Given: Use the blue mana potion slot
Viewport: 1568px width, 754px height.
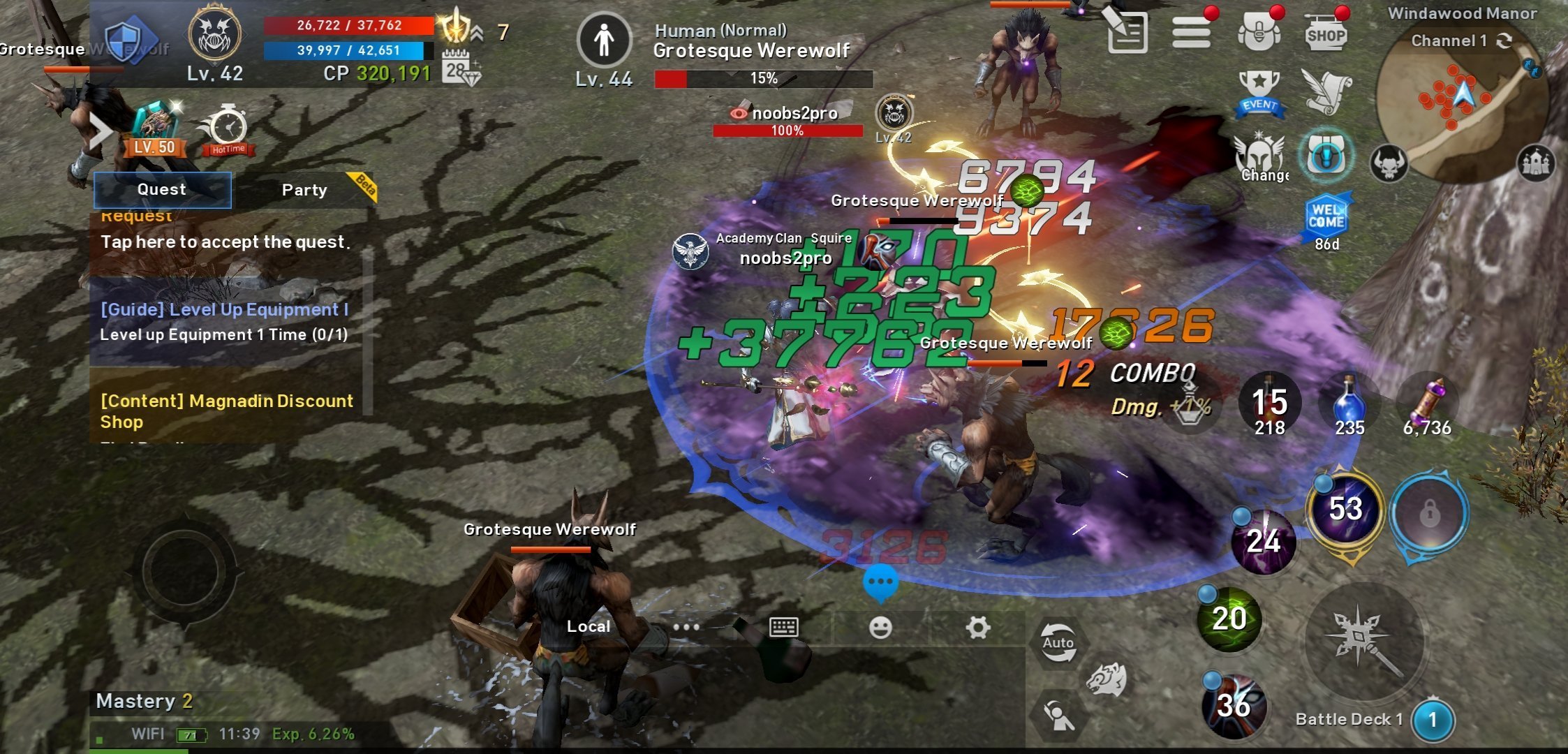Looking at the screenshot, I should [x=1349, y=406].
